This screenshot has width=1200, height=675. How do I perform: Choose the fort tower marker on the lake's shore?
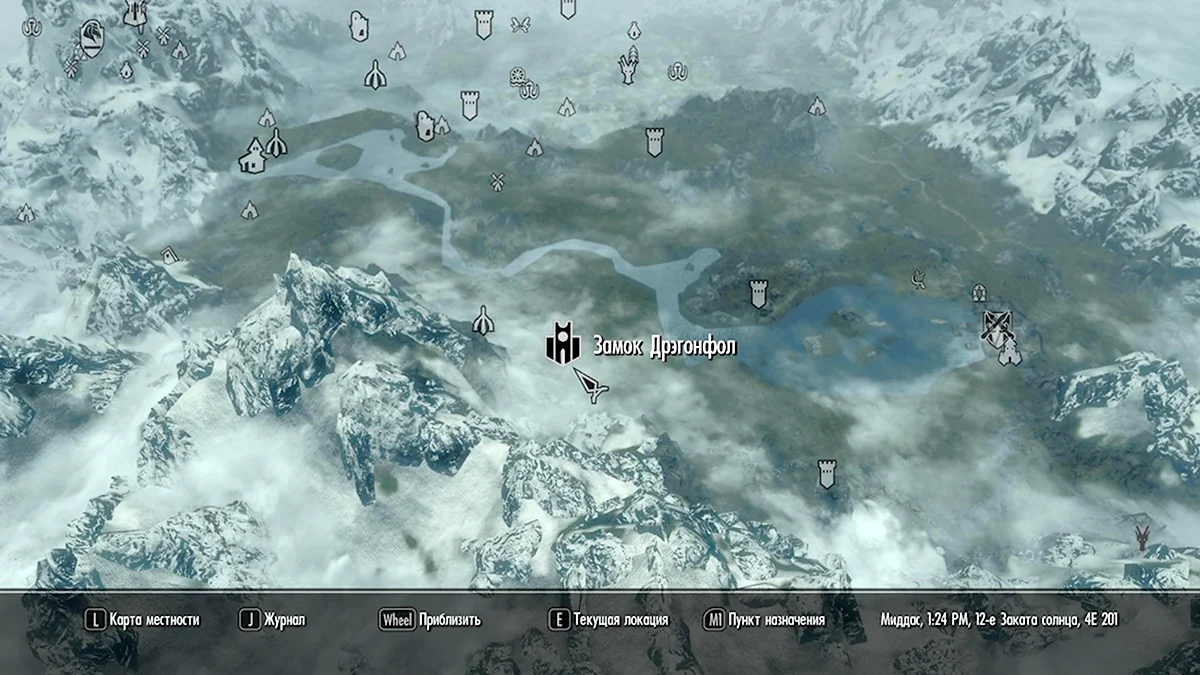click(x=758, y=293)
